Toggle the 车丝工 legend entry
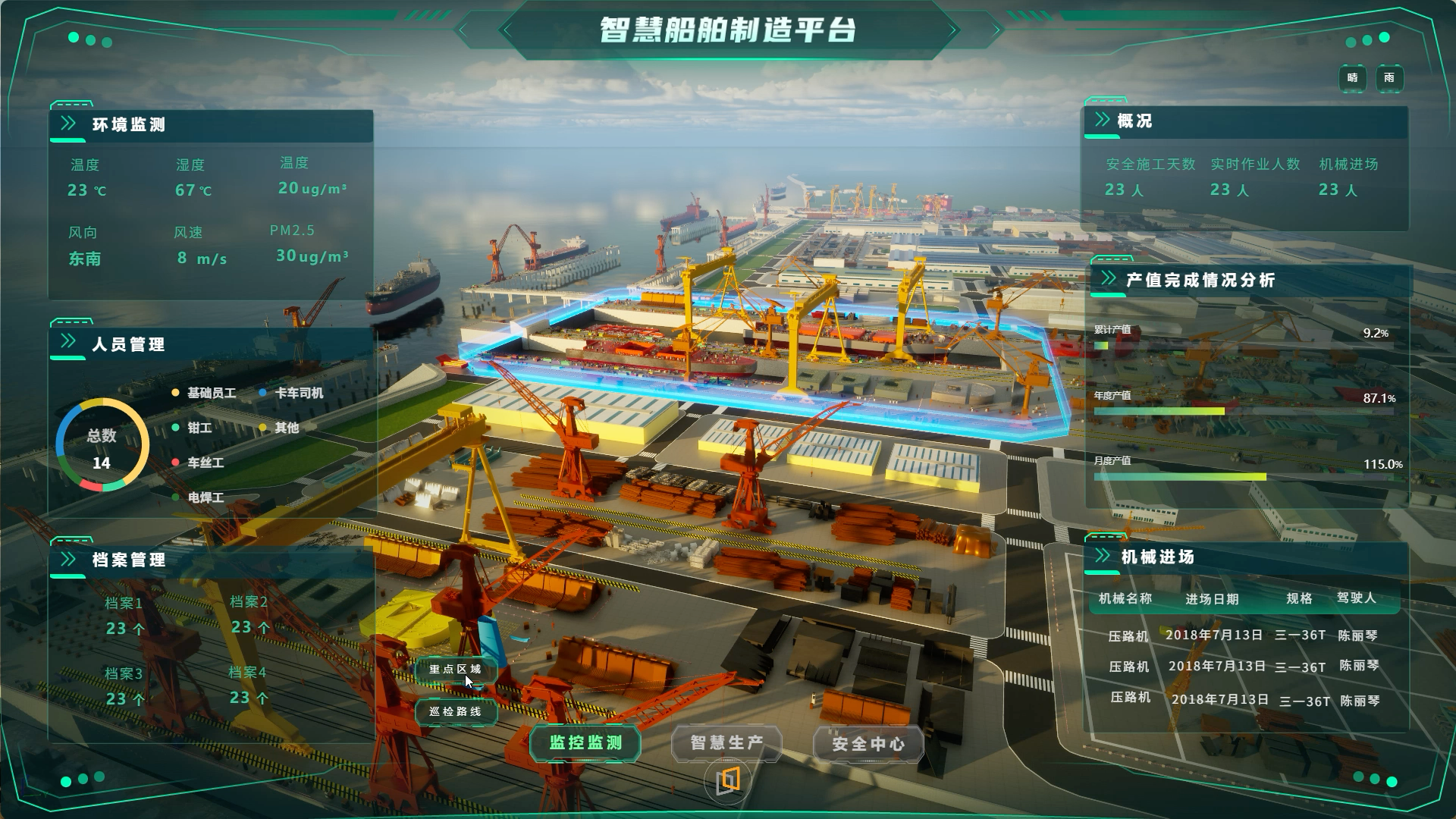The image size is (1456, 819). (205, 463)
